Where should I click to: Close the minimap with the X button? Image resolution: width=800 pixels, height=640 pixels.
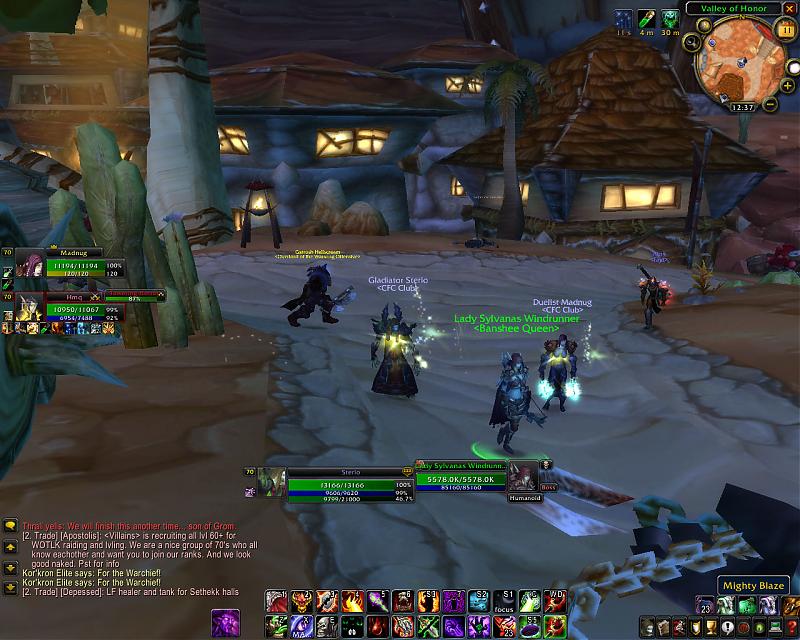791,9
